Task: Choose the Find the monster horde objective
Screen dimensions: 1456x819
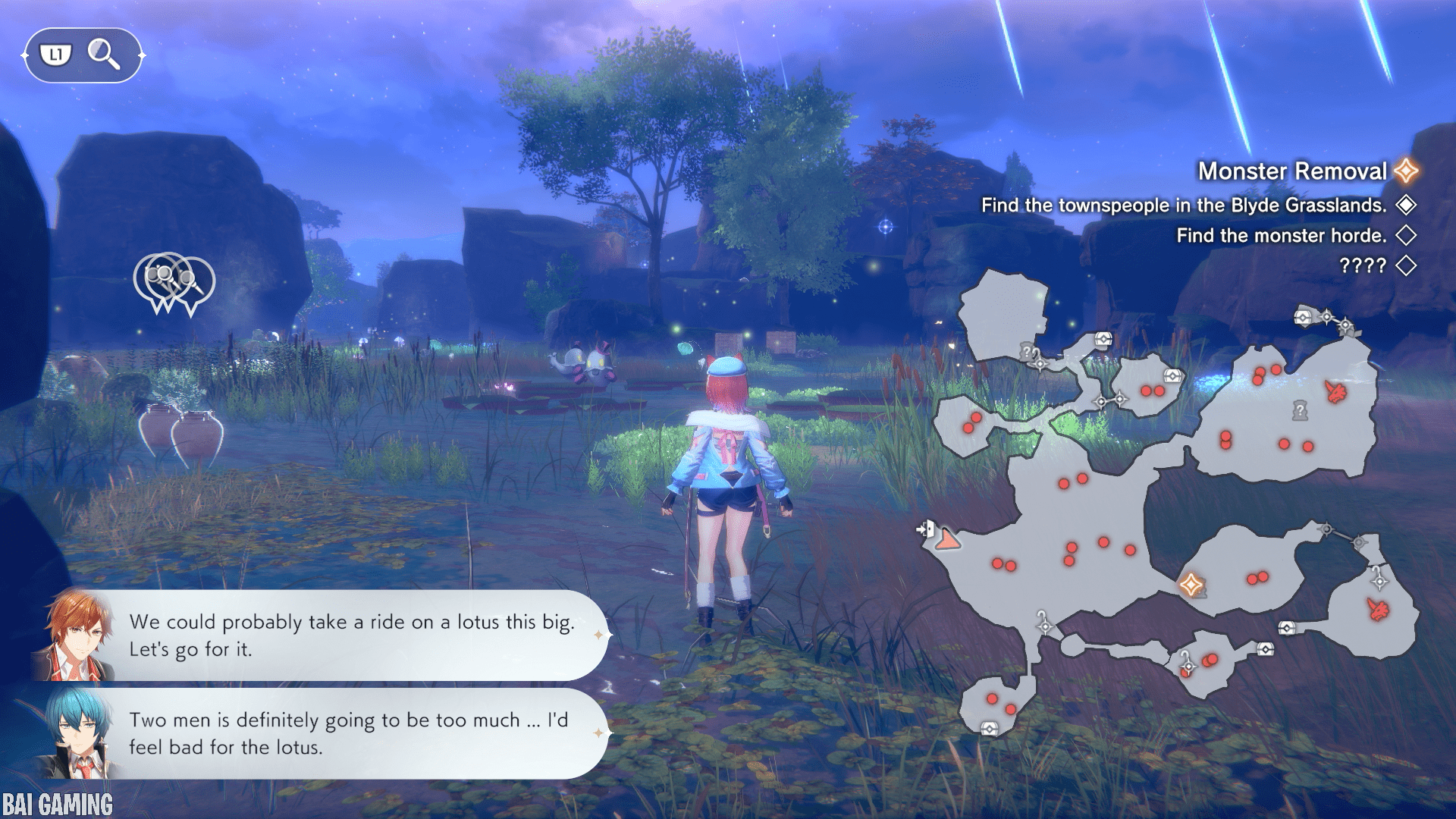Action: tap(1281, 236)
